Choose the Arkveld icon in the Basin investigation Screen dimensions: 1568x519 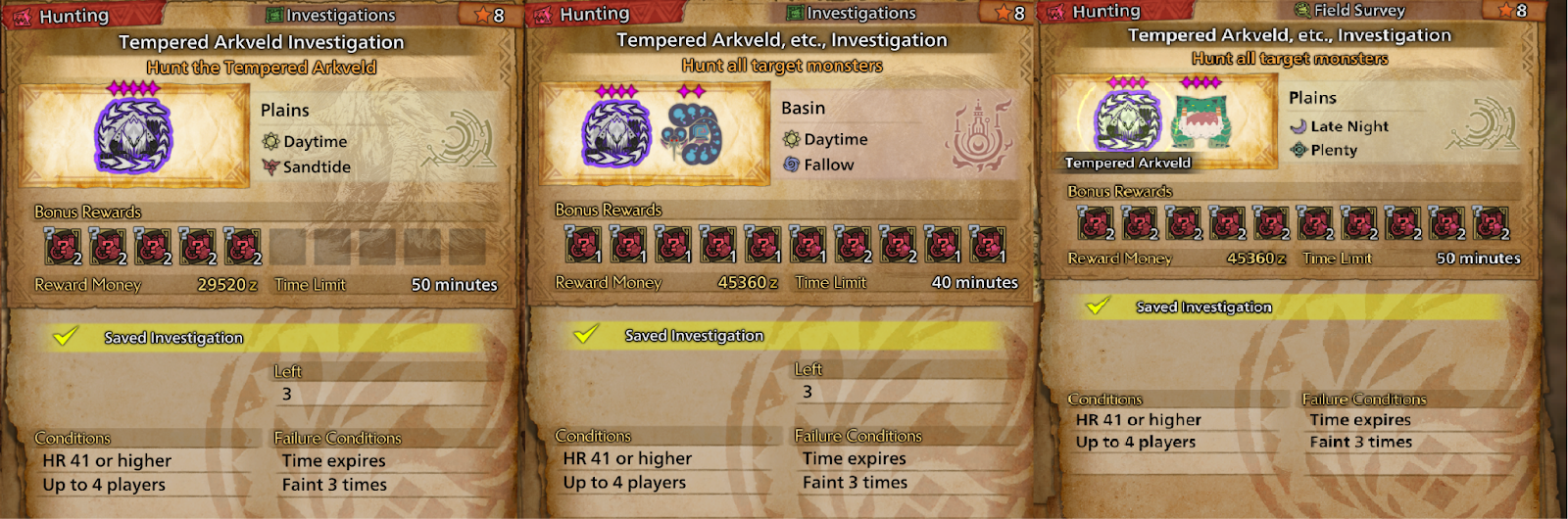(x=615, y=134)
